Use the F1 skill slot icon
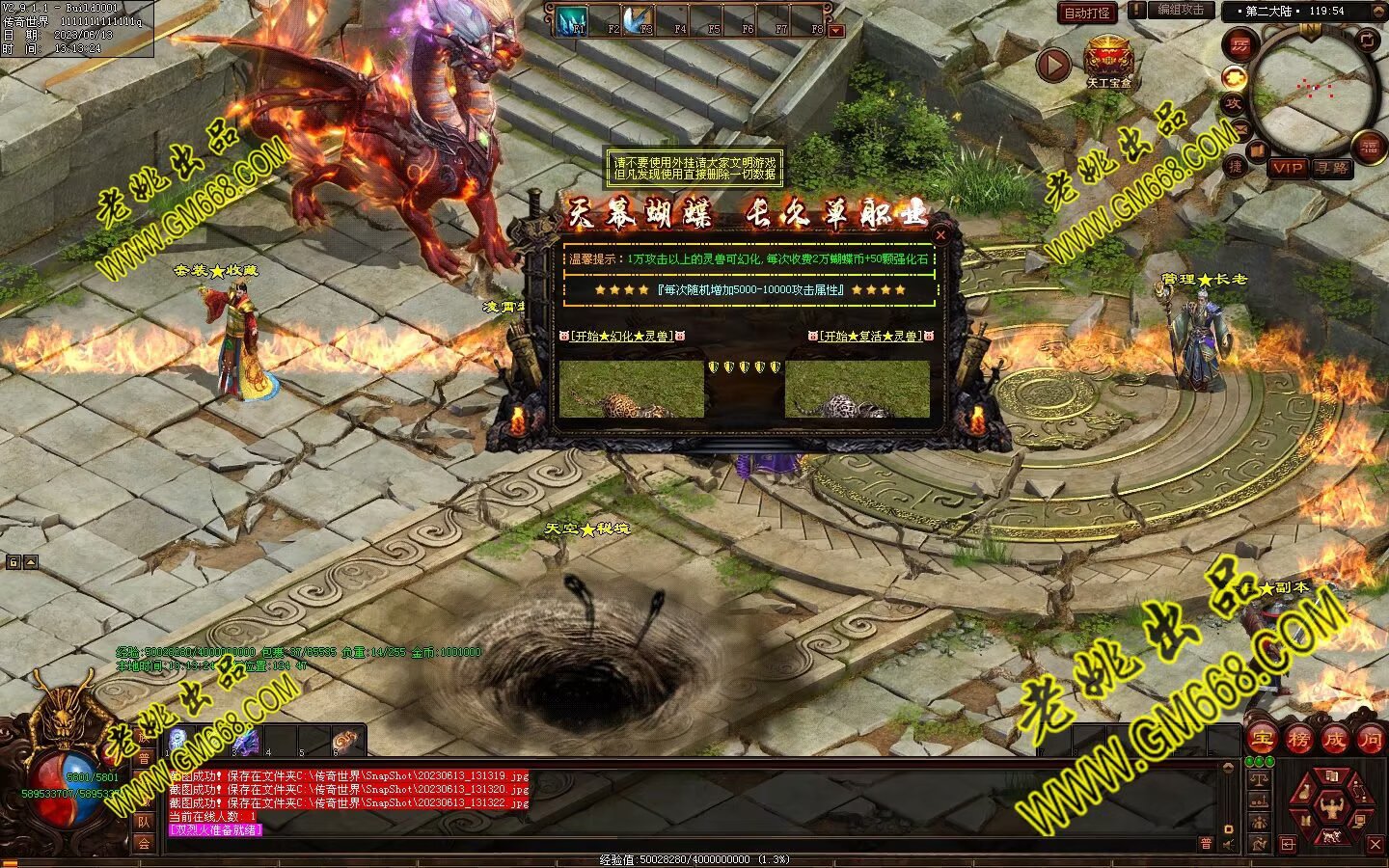1389x868 pixels. [575, 20]
